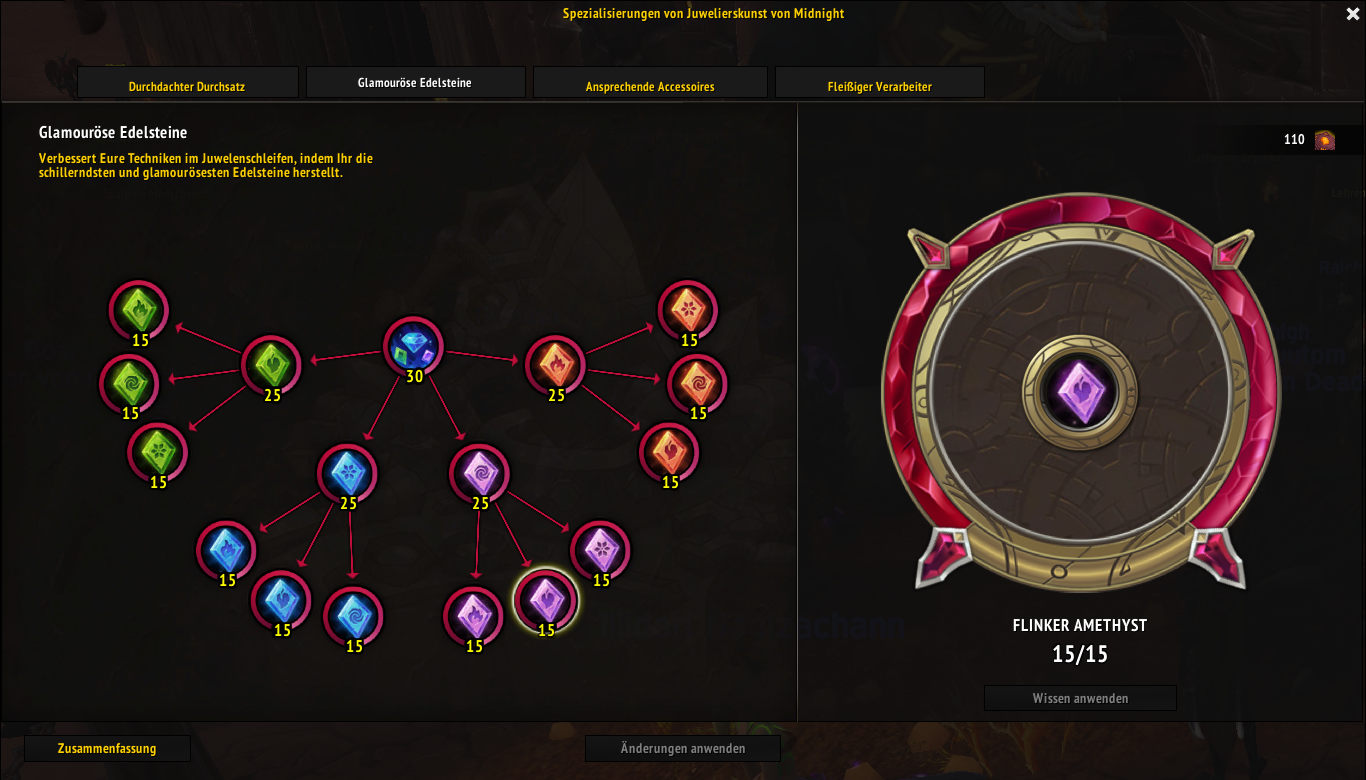Pick the blue flower gem node with 25
The width and height of the screenshot is (1366, 780).
click(348, 473)
